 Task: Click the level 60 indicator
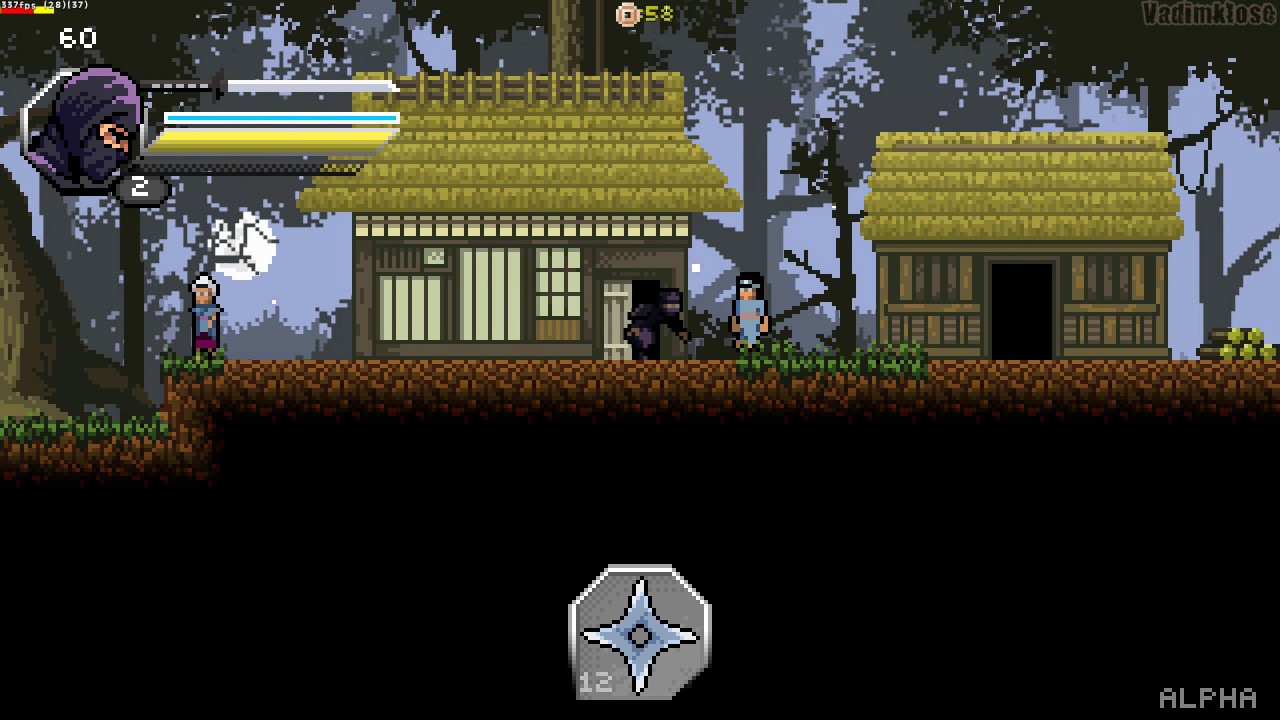(78, 39)
